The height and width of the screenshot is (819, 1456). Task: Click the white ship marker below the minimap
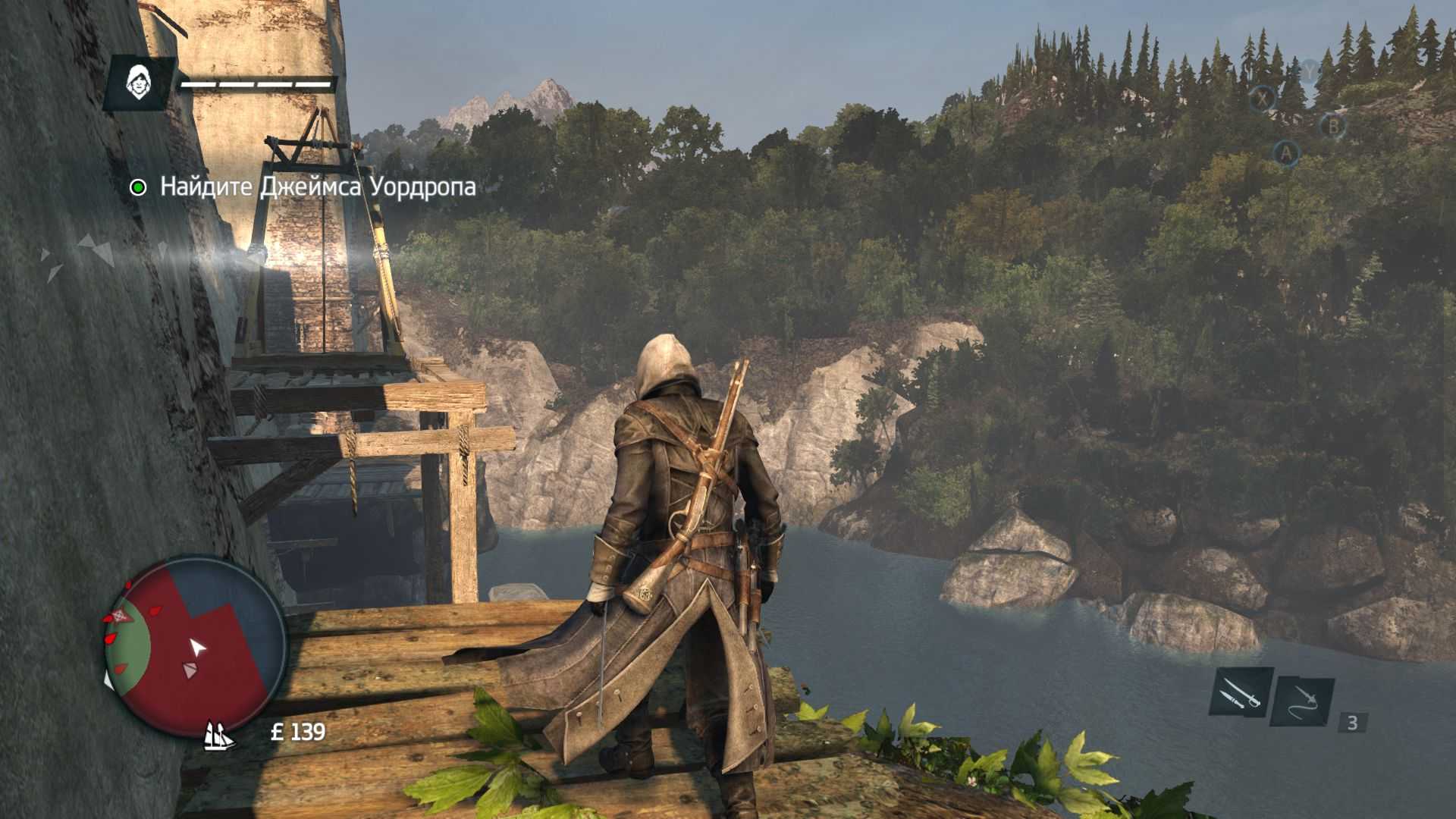pos(219,734)
